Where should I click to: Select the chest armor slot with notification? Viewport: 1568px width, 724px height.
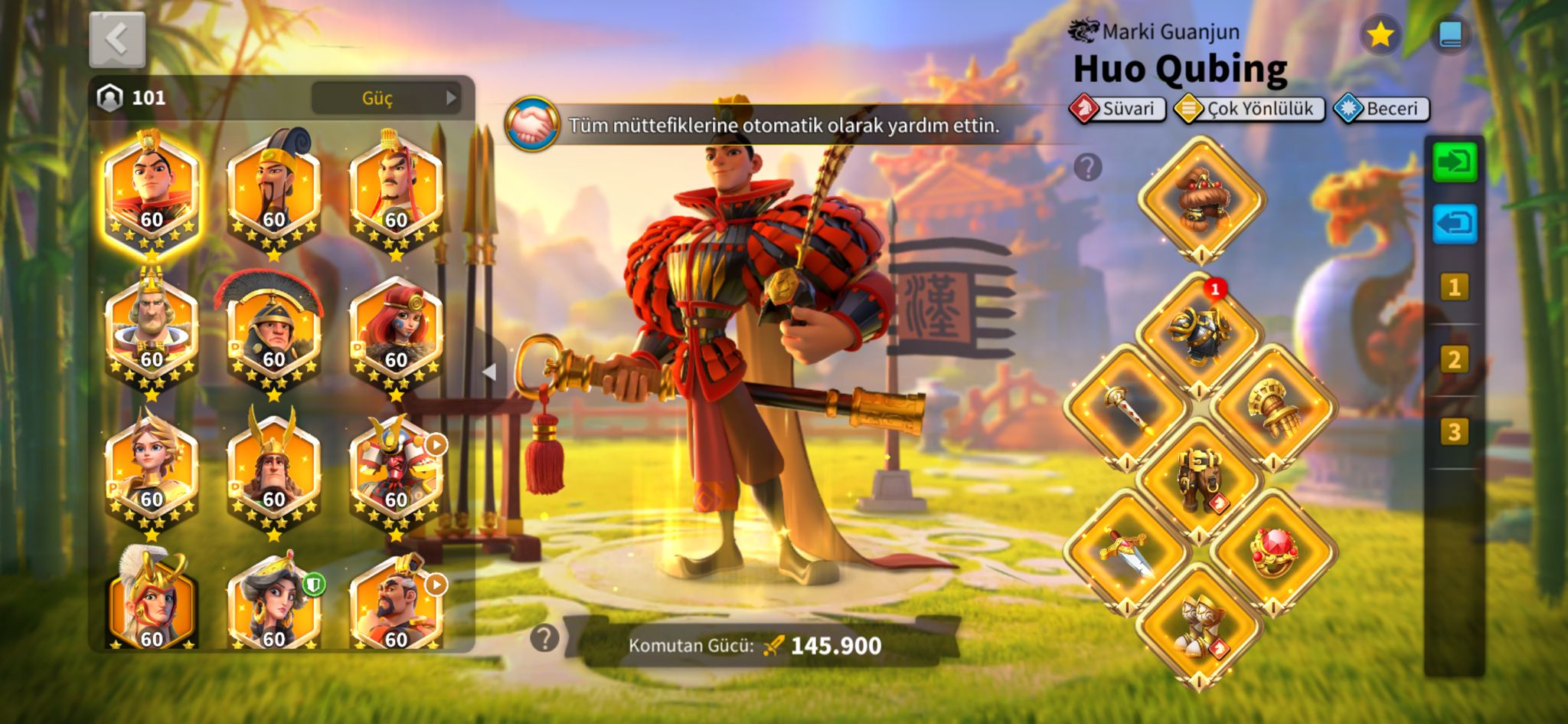pyautogui.click(x=1199, y=332)
